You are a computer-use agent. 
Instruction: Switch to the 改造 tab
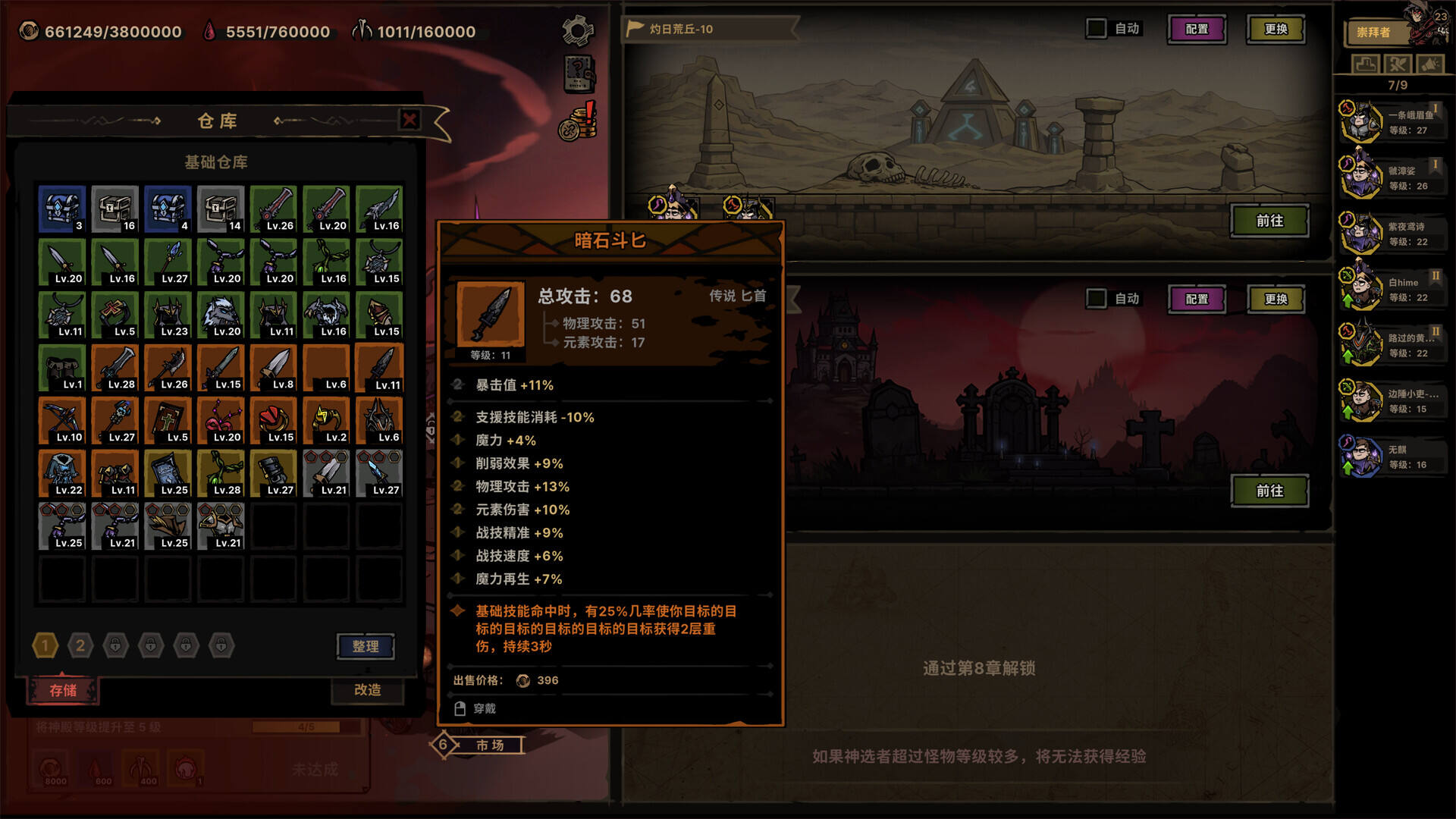(369, 691)
